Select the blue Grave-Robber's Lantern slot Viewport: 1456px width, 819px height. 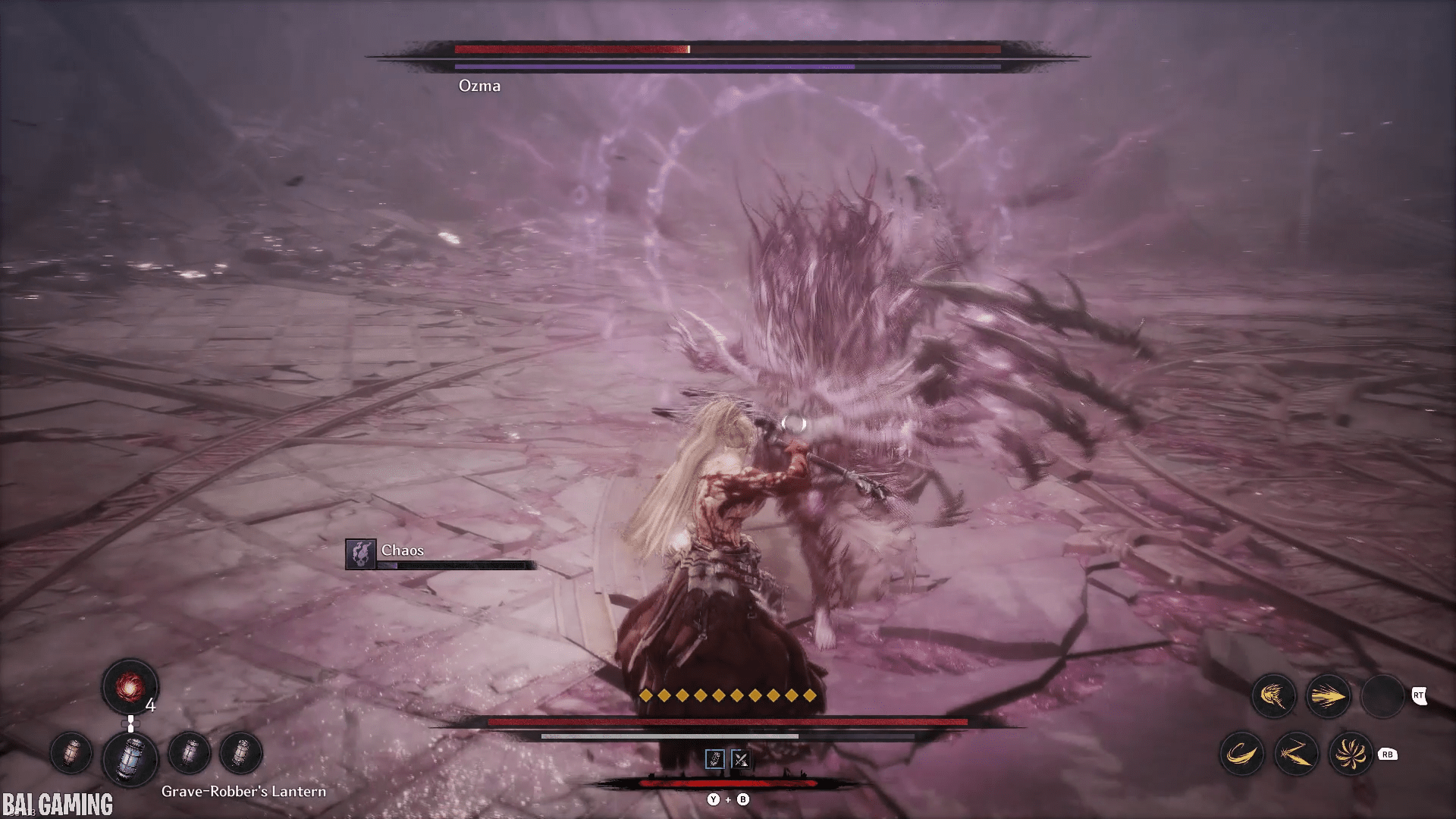pyautogui.click(x=130, y=758)
